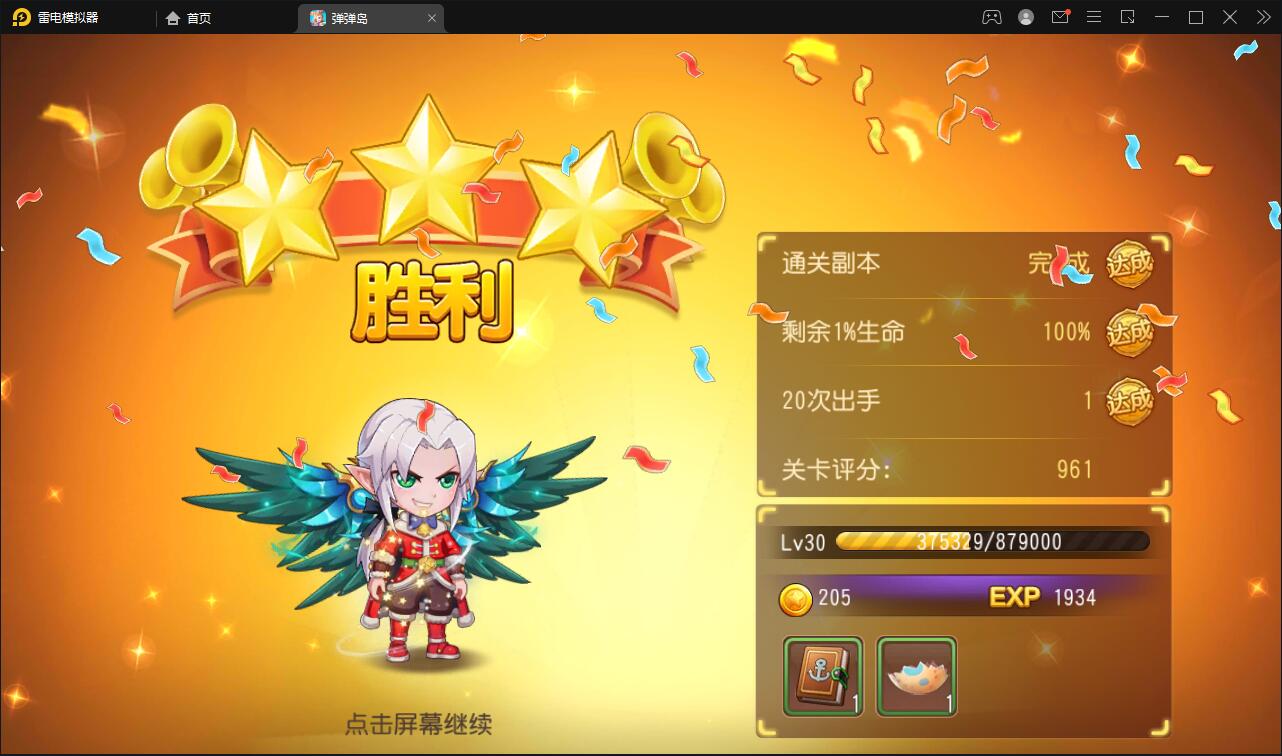Screen dimensions: 1282x756
Task: Click the 达成 medal for 20次出手
Action: (x=1131, y=400)
